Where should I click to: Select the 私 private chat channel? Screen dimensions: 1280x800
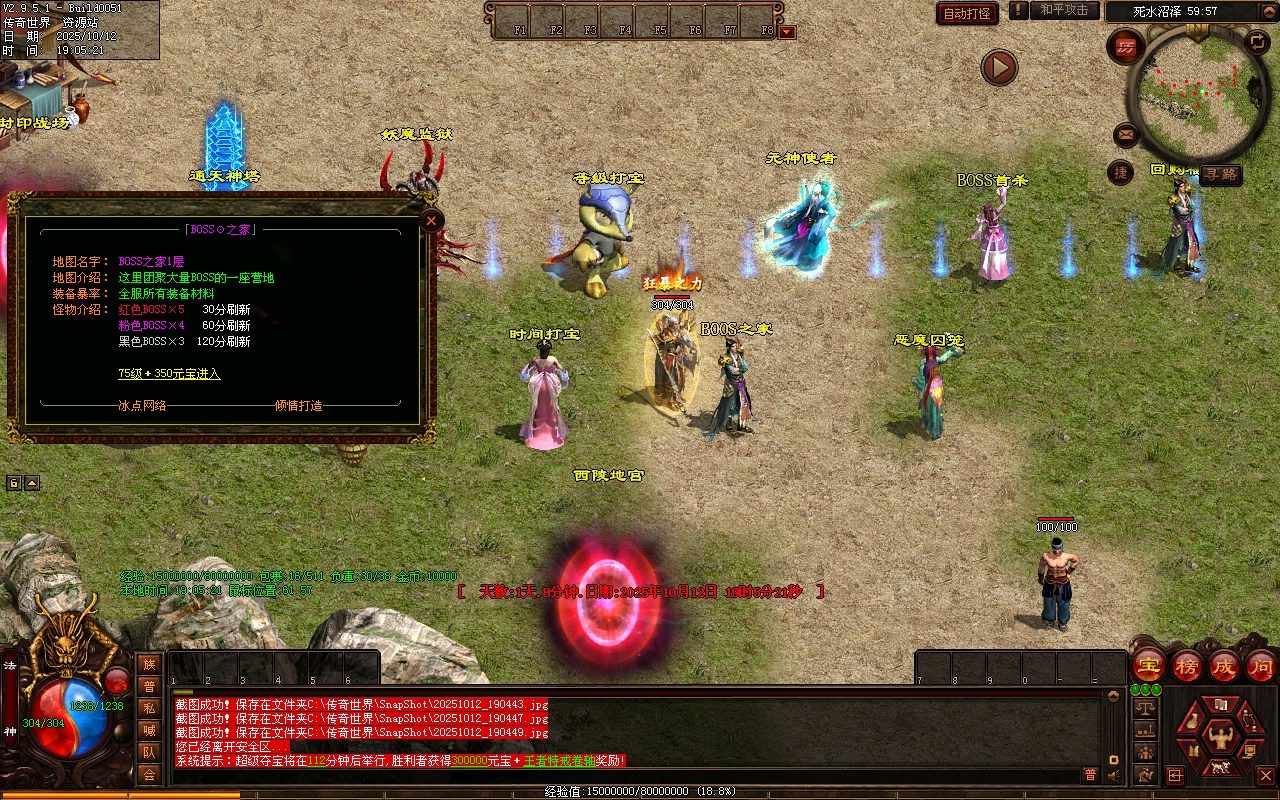(x=149, y=708)
